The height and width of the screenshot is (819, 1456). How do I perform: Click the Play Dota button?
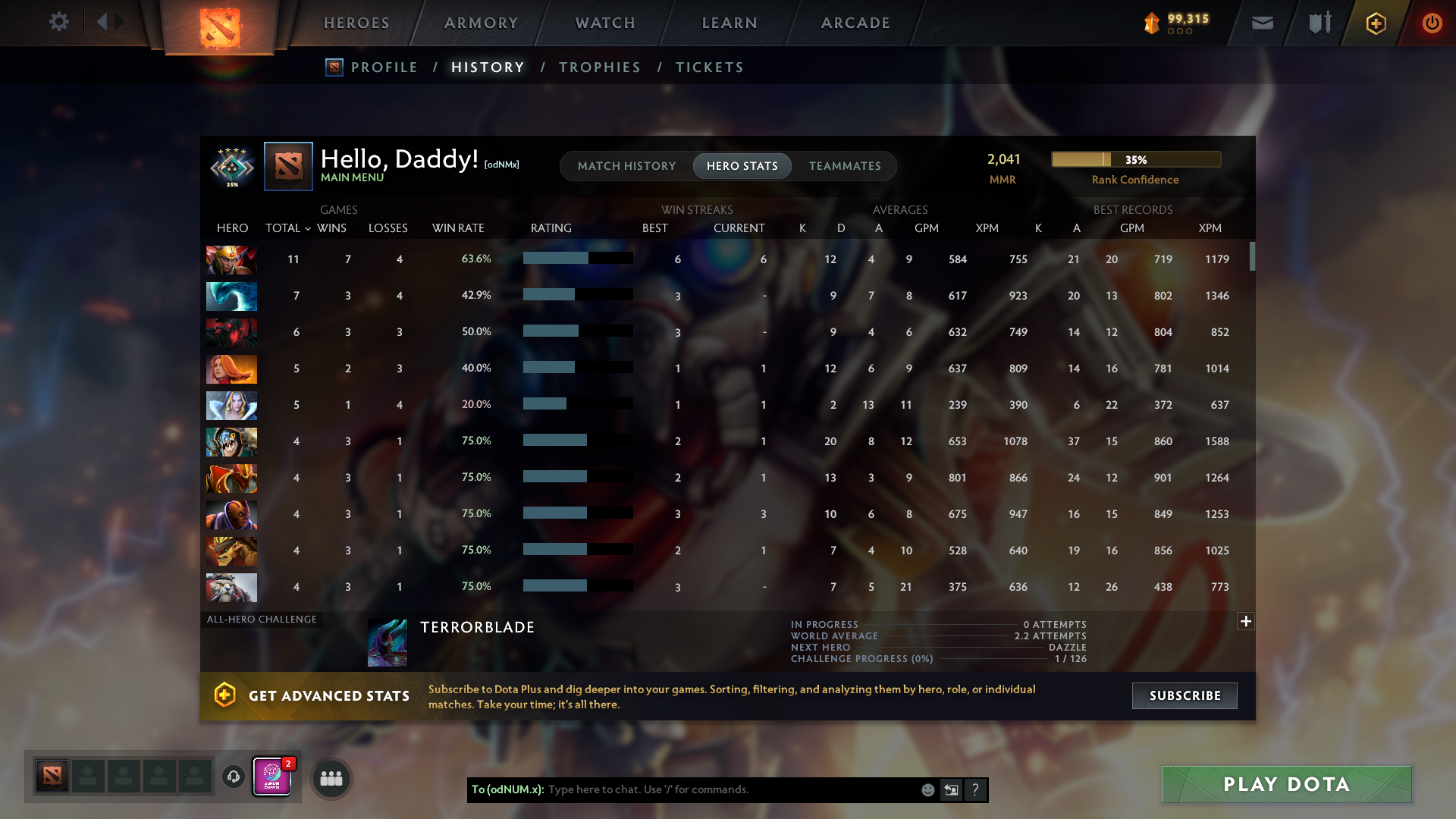1286,784
